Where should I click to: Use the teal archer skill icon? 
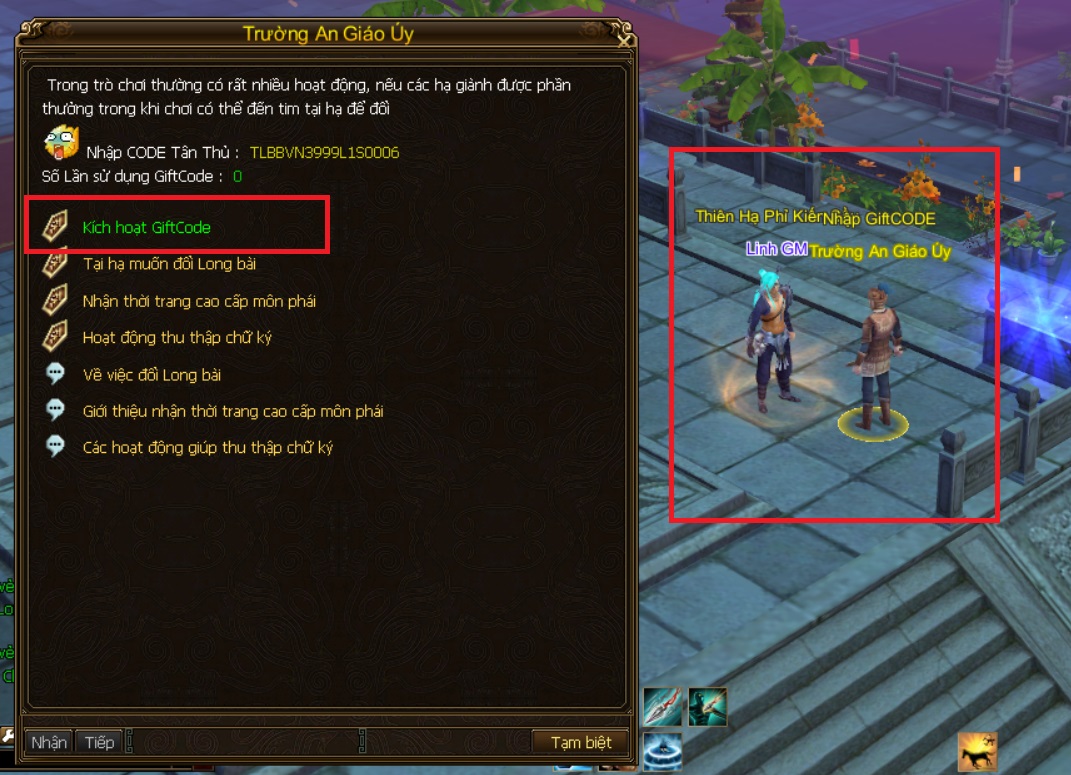[x=707, y=707]
